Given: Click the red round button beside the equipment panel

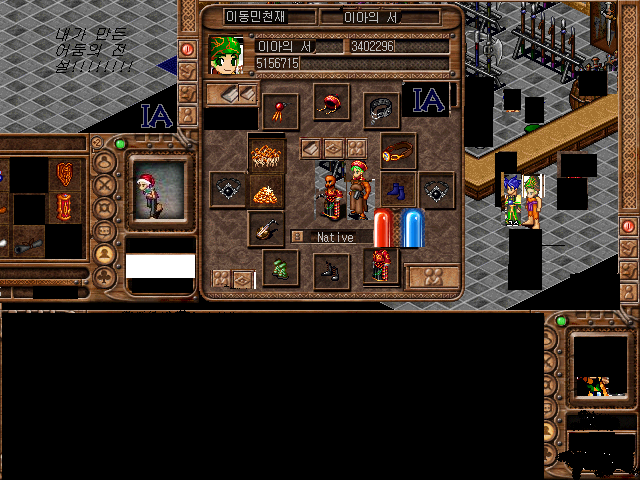Looking at the screenshot, I should click(187, 48).
